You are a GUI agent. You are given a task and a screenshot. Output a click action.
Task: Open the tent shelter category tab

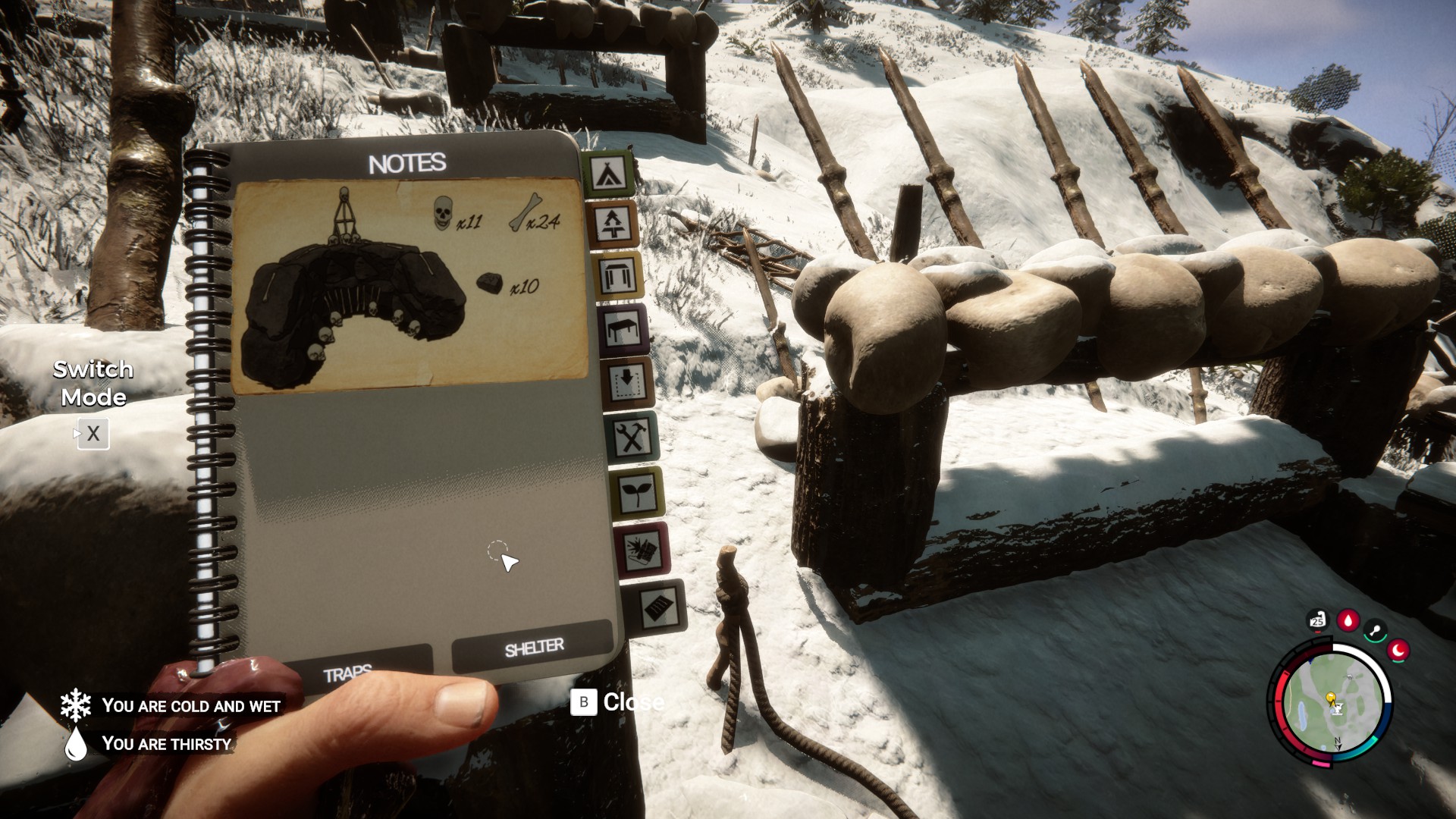click(x=610, y=174)
